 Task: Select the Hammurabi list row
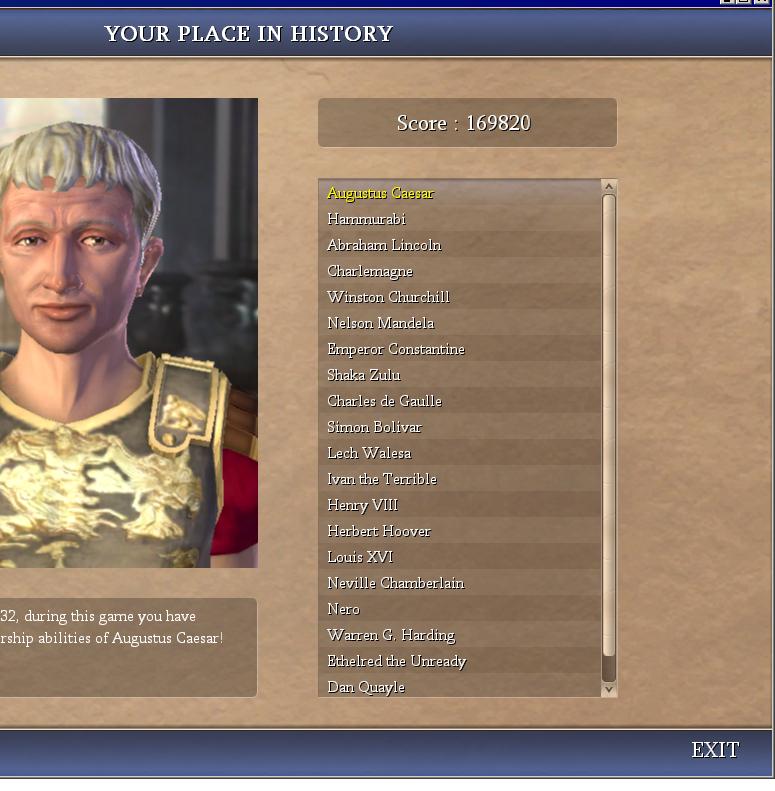(366, 219)
